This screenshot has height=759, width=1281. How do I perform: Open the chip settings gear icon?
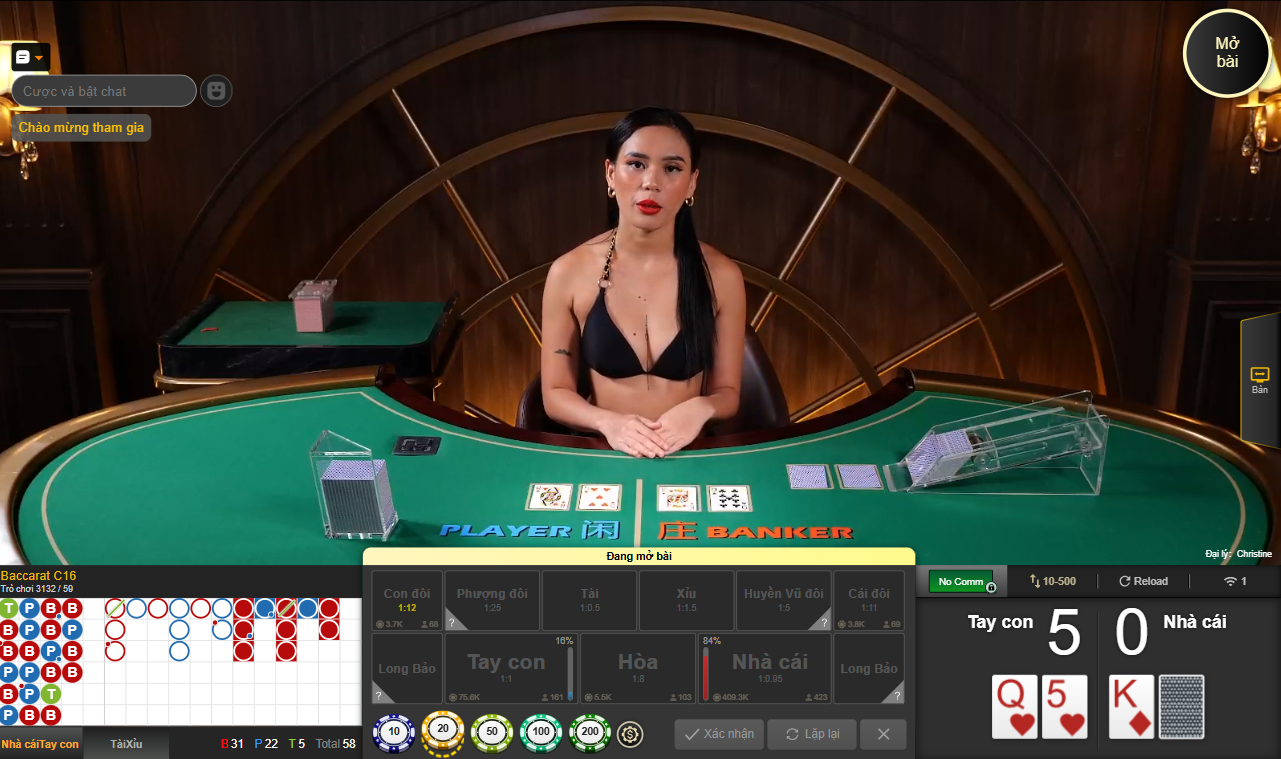tap(629, 732)
